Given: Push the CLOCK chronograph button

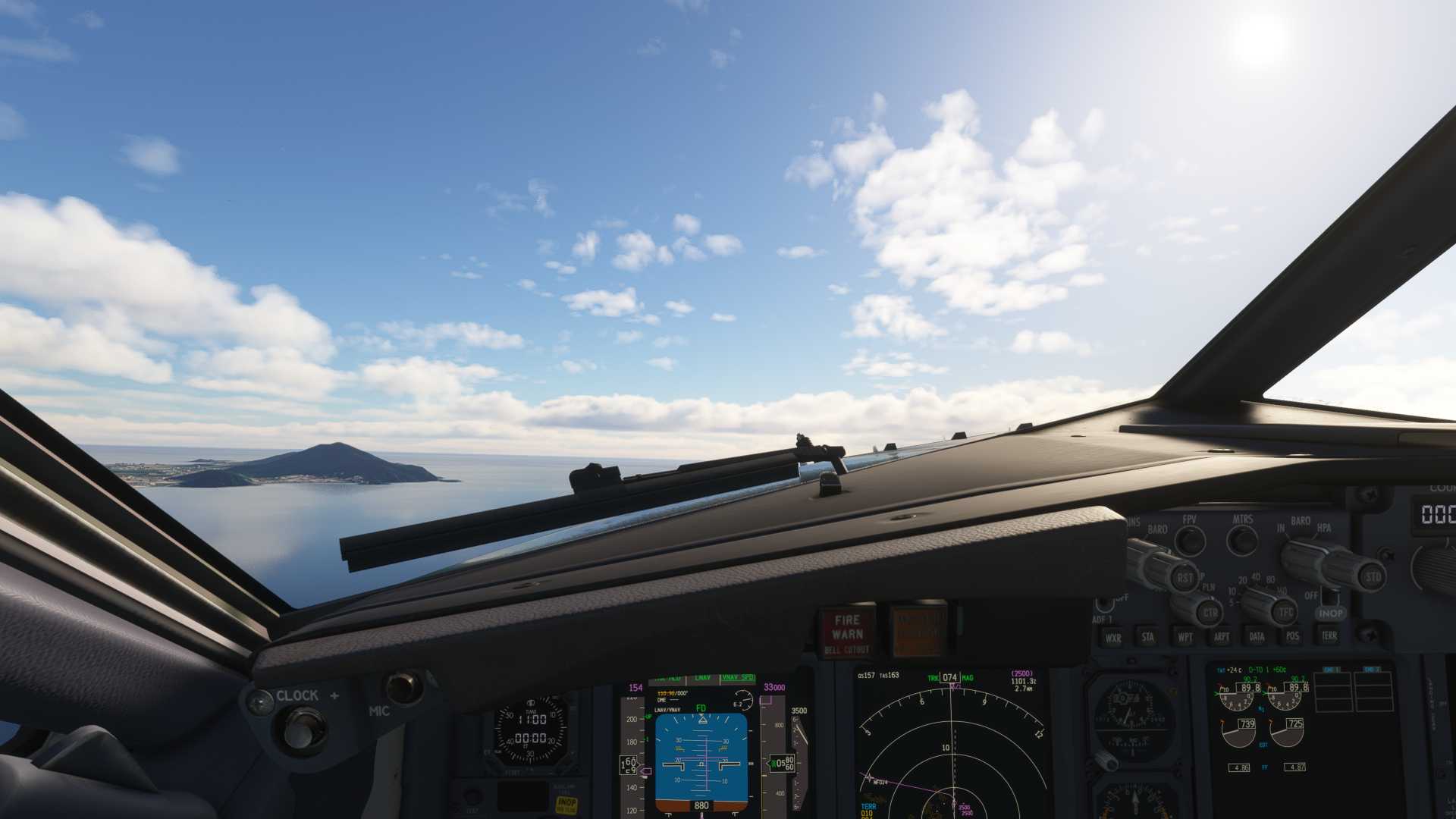Looking at the screenshot, I should point(303,730).
